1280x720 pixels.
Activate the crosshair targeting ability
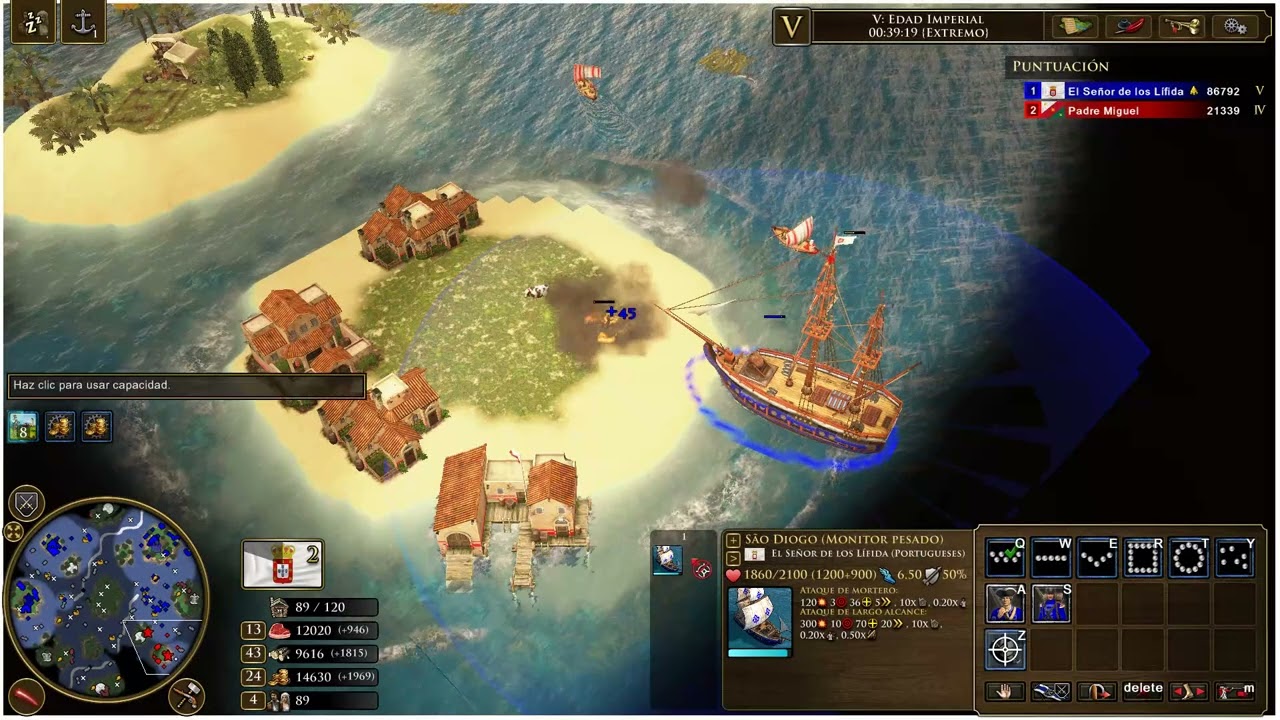coord(1005,650)
